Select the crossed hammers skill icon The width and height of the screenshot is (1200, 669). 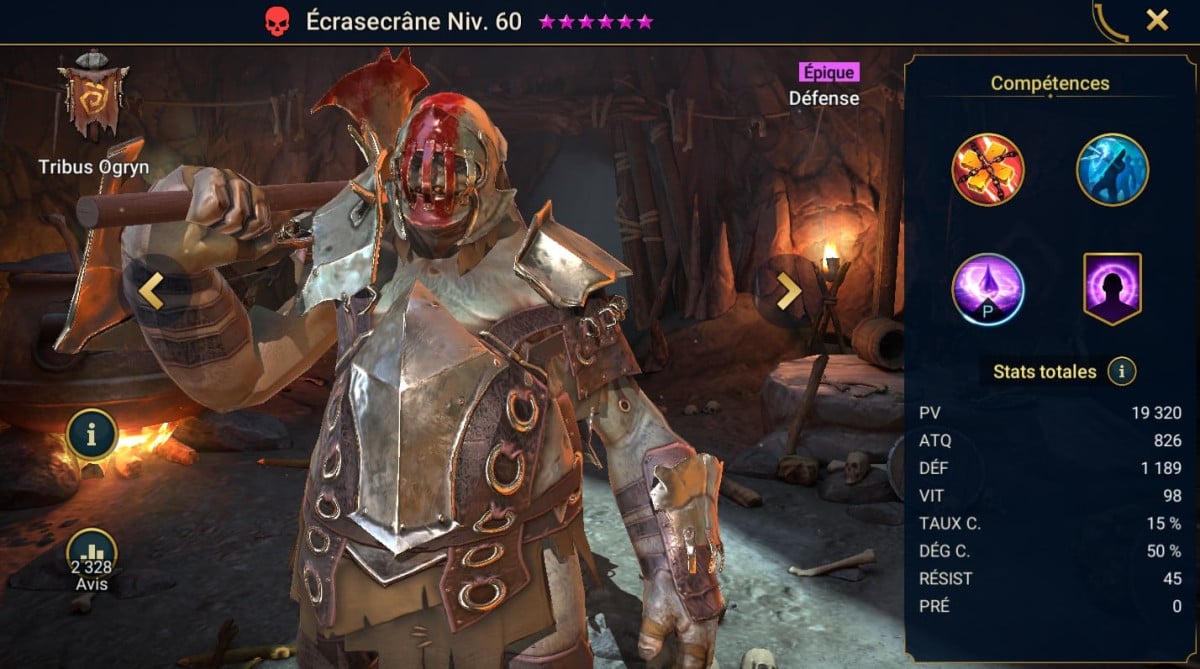(x=988, y=170)
